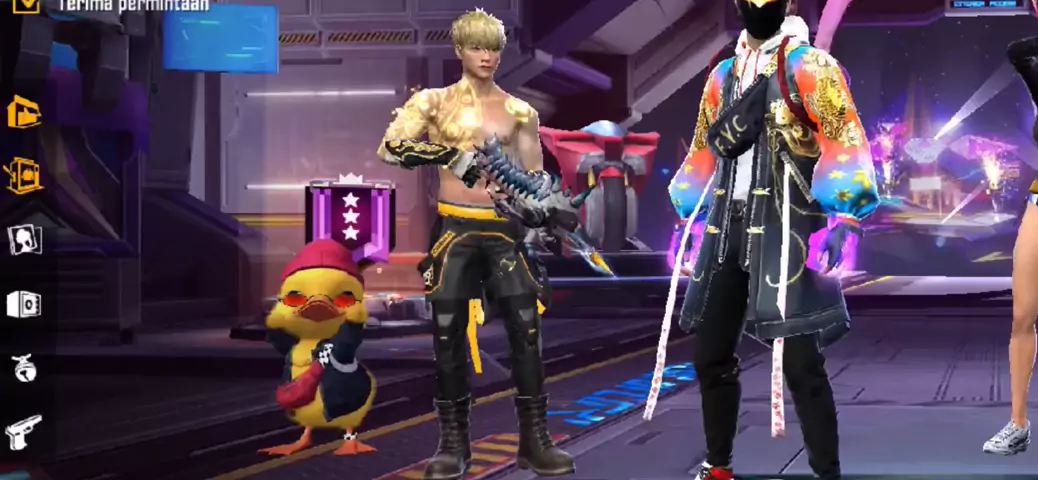This screenshot has width=1038, height=480.
Task: Open the pet icon in sidebar
Action: click(x=24, y=368)
